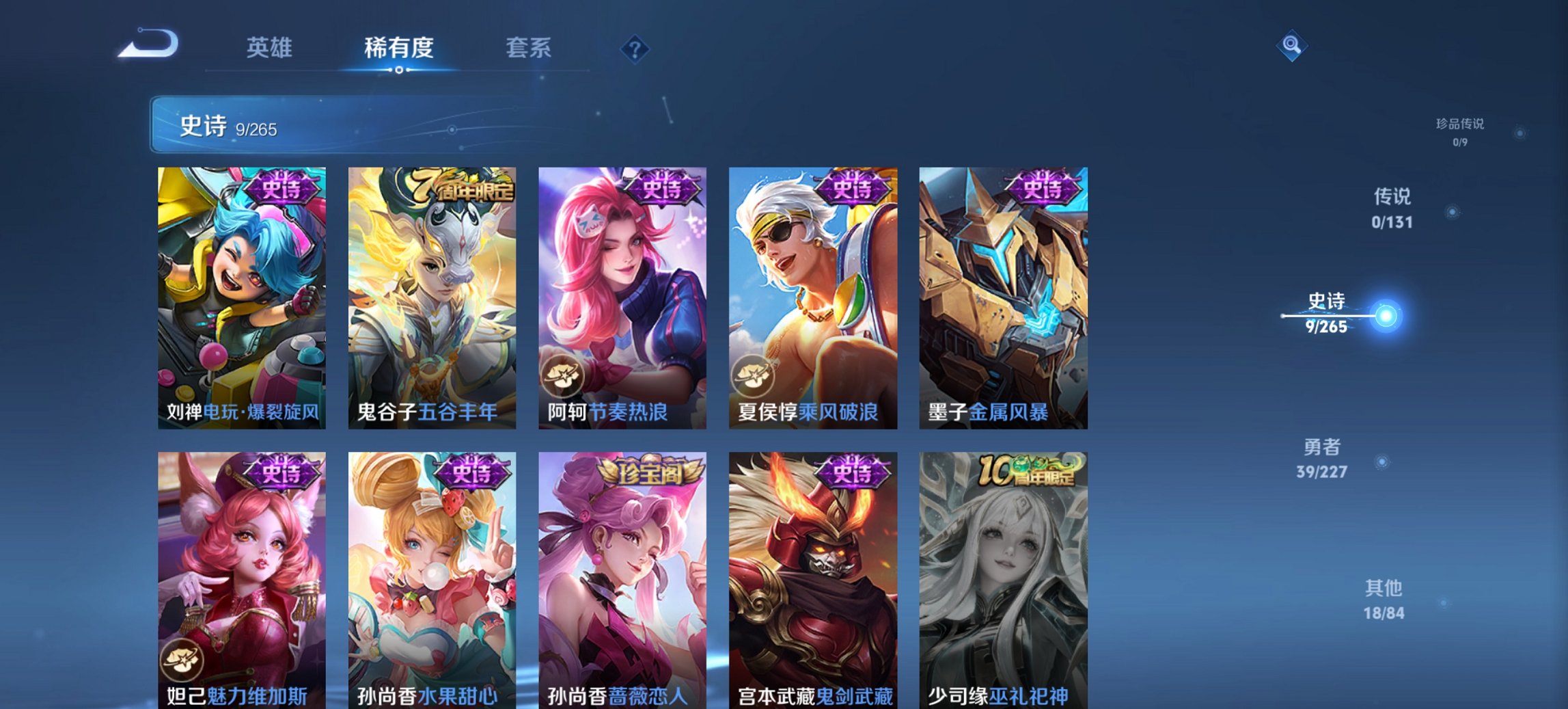This screenshot has height=709, width=1568.
Task: Switch to the 套系 tab
Action: pyautogui.click(x=527, y=47)
